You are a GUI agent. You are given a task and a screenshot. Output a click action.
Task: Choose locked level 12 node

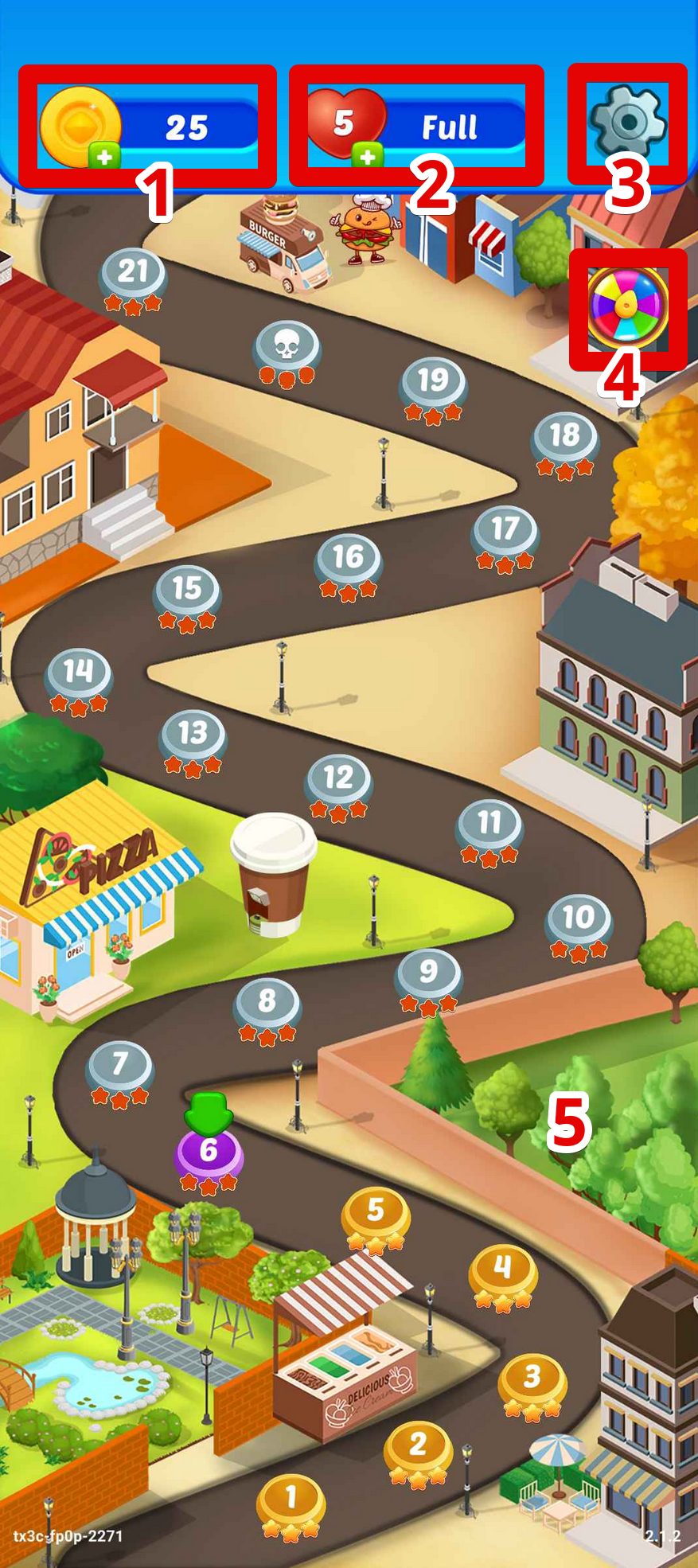338,778
